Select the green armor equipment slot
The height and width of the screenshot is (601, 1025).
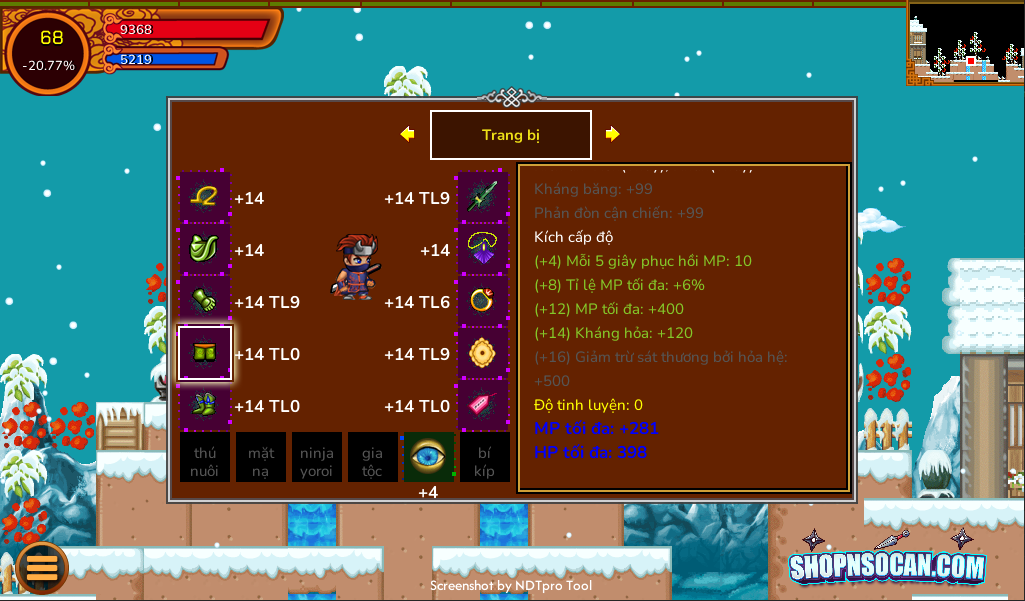click(205, 249)
